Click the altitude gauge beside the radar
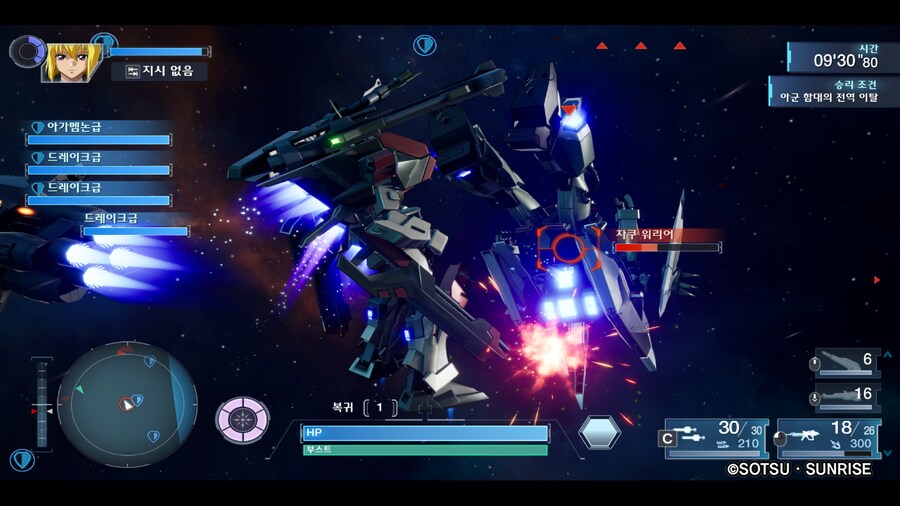The width and height of the screenshot is (900, 506). click(42, 403)
